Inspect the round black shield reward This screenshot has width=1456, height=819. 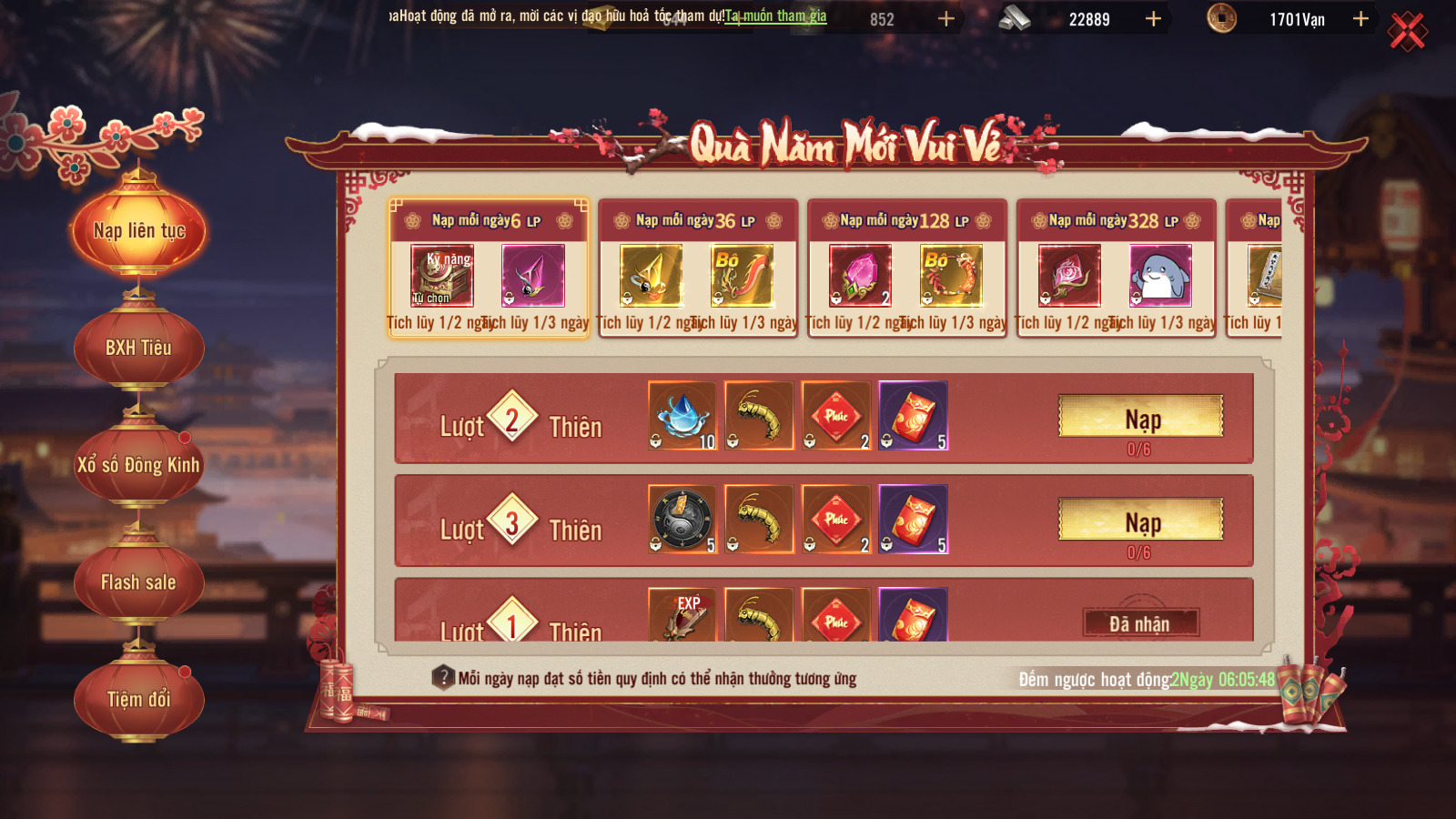[x=682, y=519]
